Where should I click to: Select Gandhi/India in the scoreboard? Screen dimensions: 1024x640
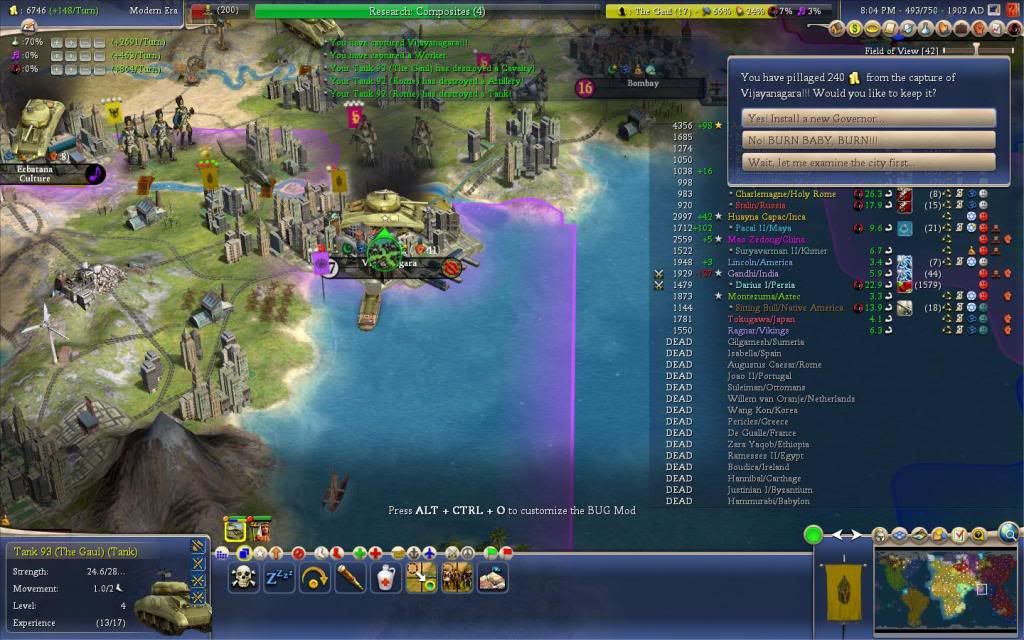click(x=758, y=273)
